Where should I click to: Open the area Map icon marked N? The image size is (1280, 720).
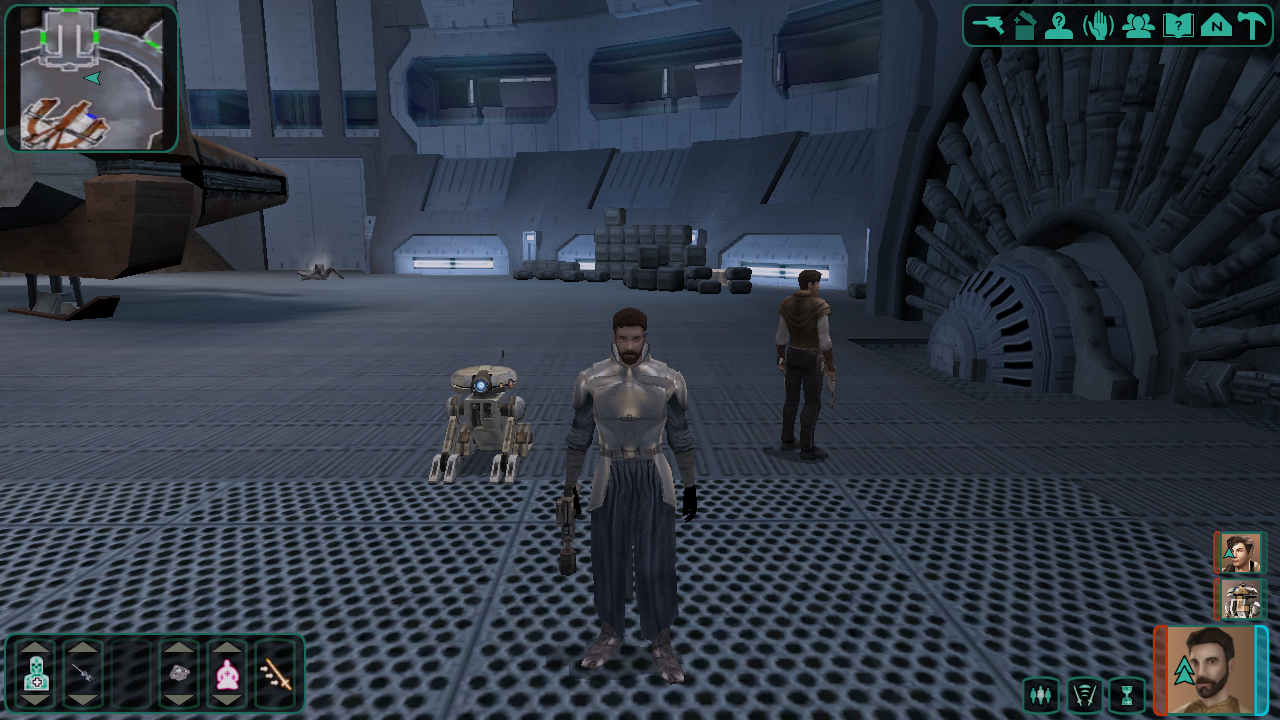coord(1216,25)
